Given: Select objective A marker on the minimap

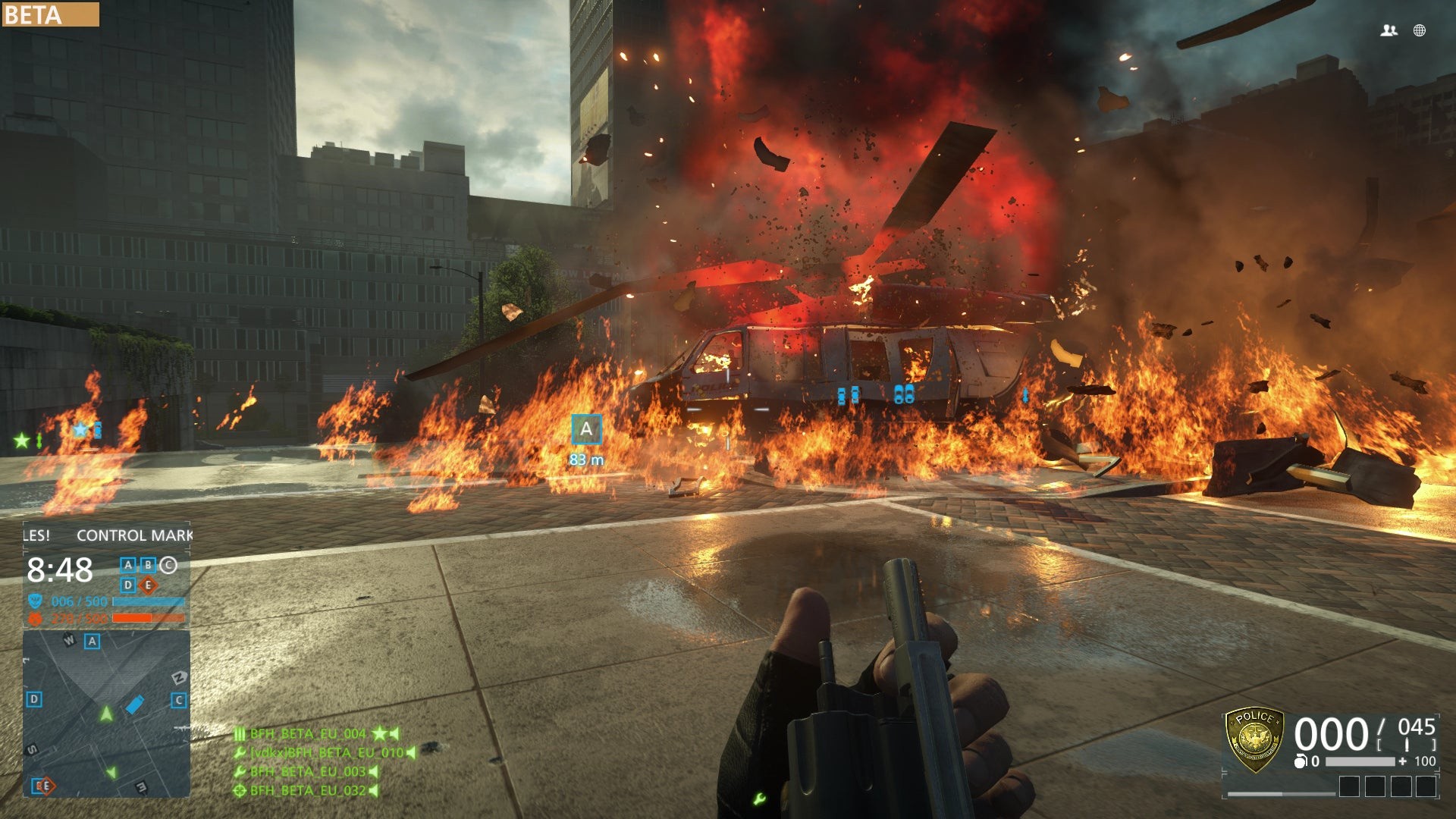Looking at the screenshot, I should [92, 642].
